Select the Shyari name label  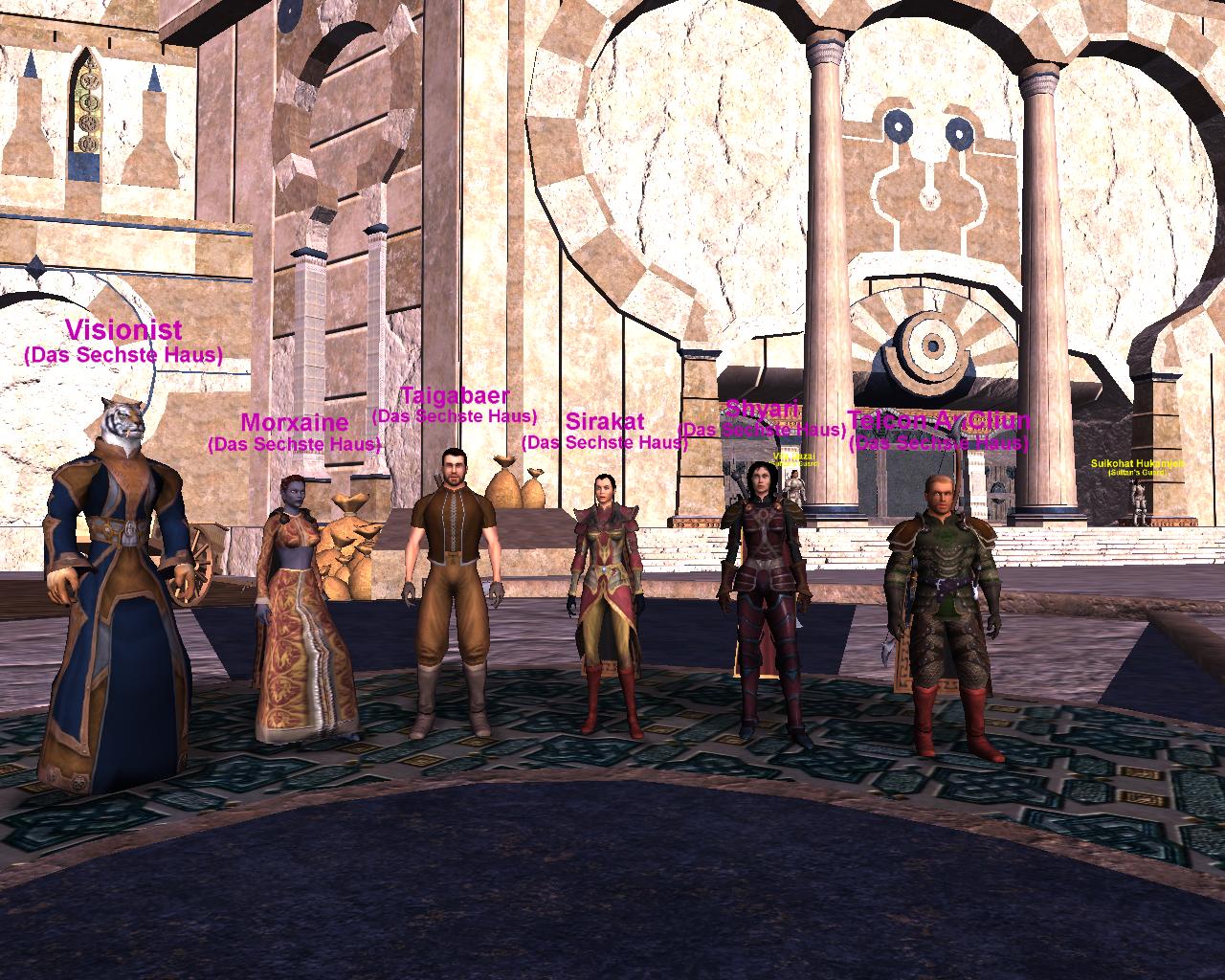762,410
